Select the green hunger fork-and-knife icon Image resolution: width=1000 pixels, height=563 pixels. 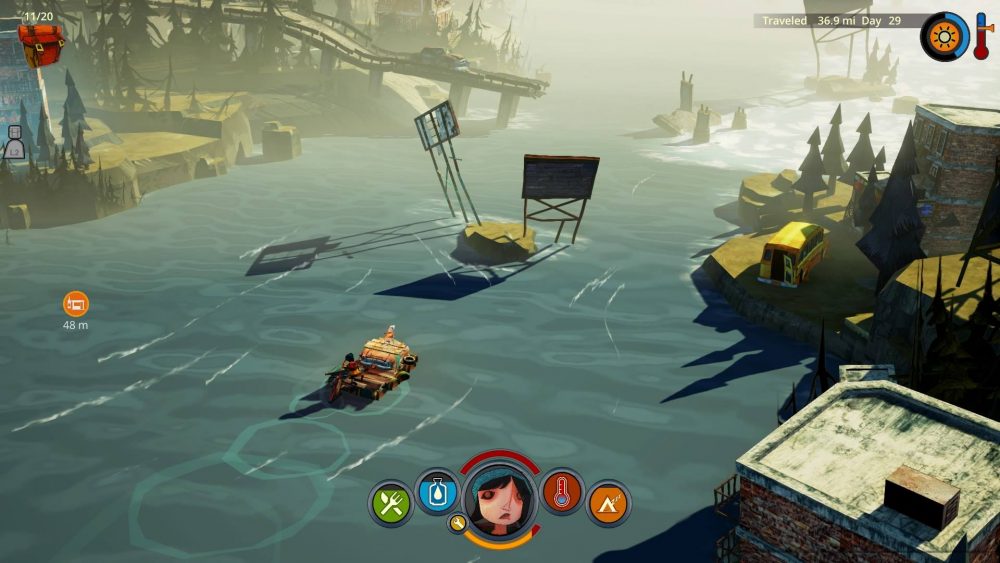coord(390,503)
